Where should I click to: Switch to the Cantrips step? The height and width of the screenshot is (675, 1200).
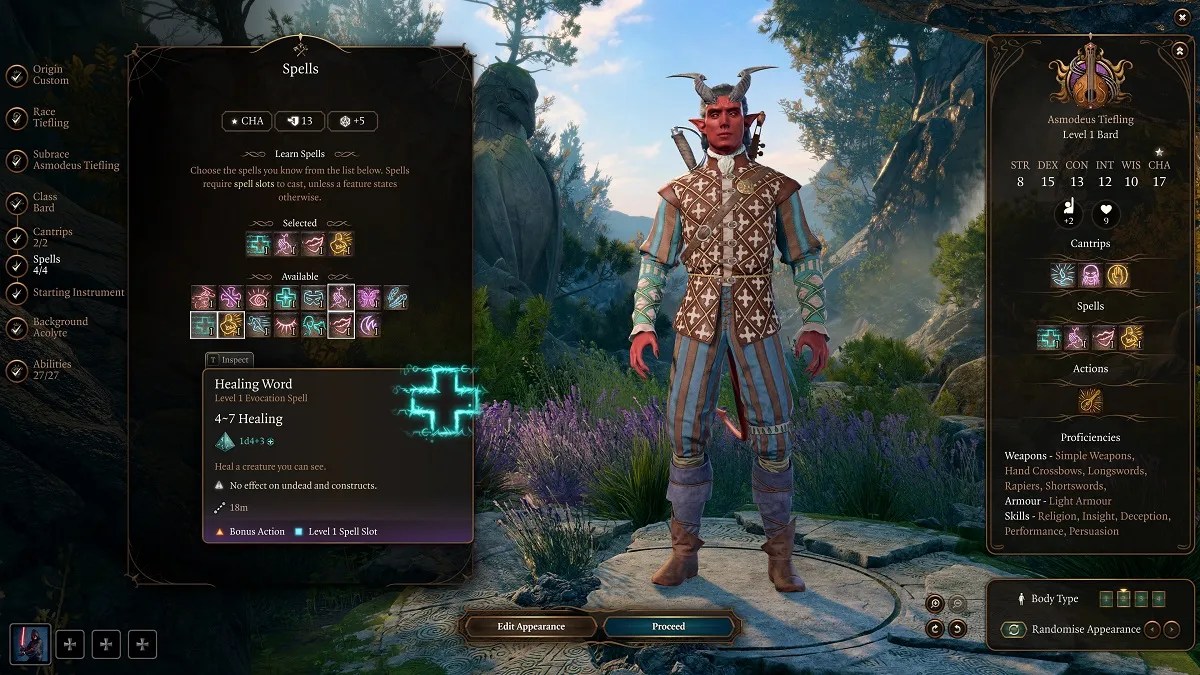pos(52,237)
